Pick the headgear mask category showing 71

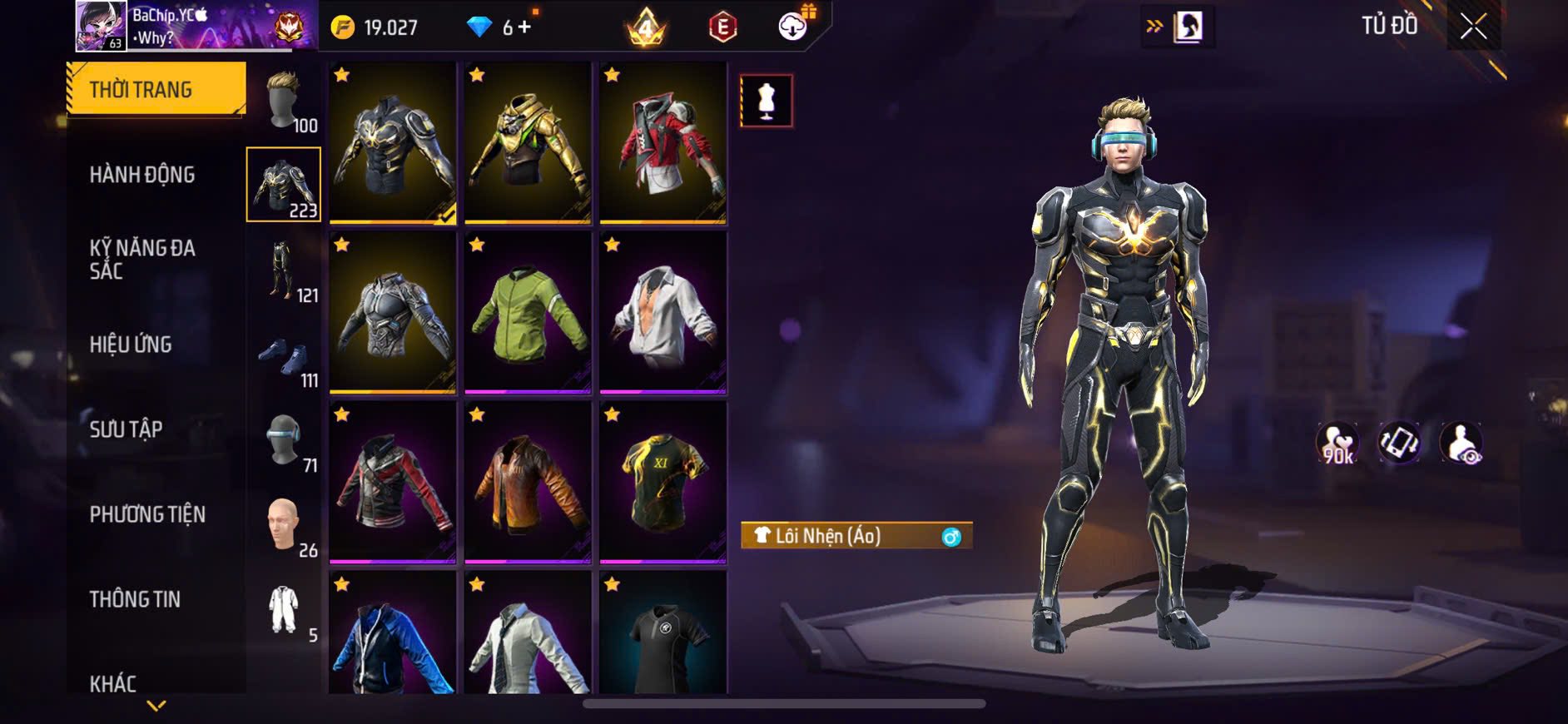point(284,442)
